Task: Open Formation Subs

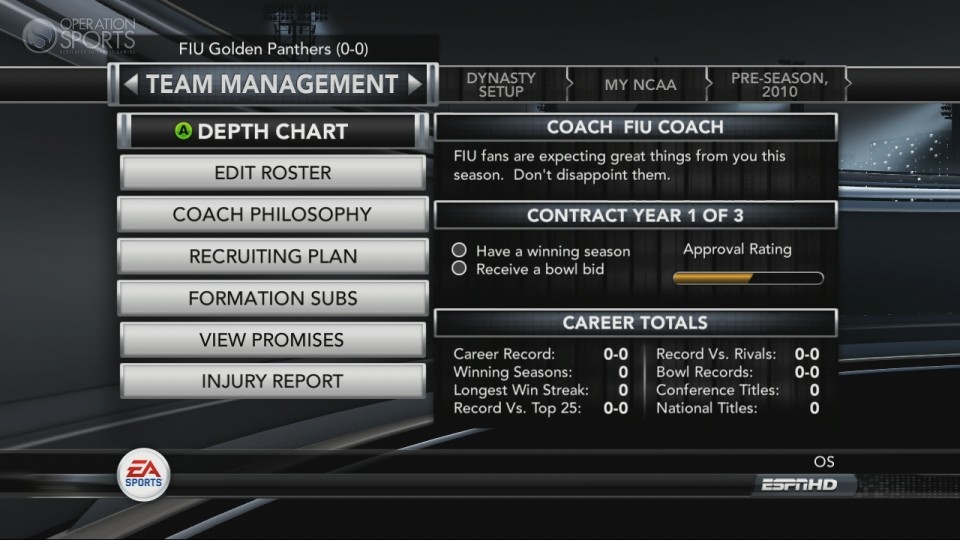Action: 272,298
